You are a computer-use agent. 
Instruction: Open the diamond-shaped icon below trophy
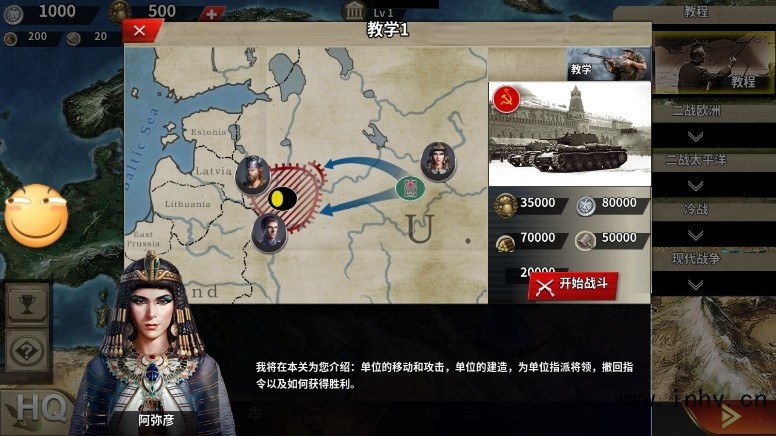coord(27,351)
